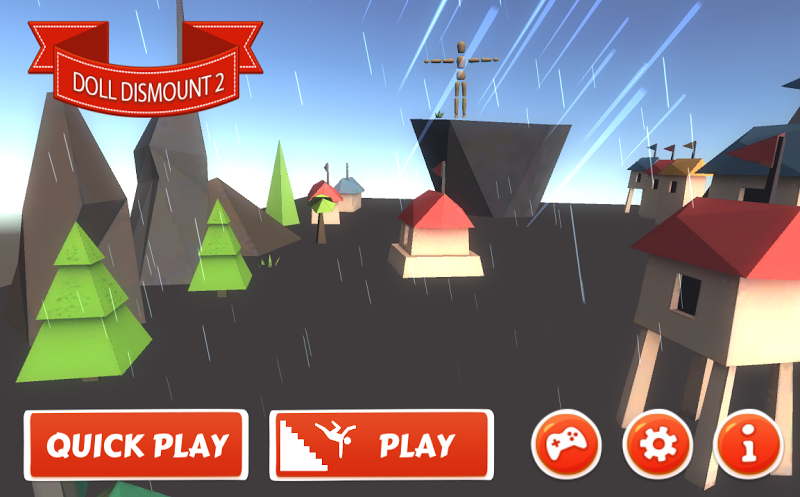
Task: Click the Play button with stairs icon
Action: pos(381,444)
